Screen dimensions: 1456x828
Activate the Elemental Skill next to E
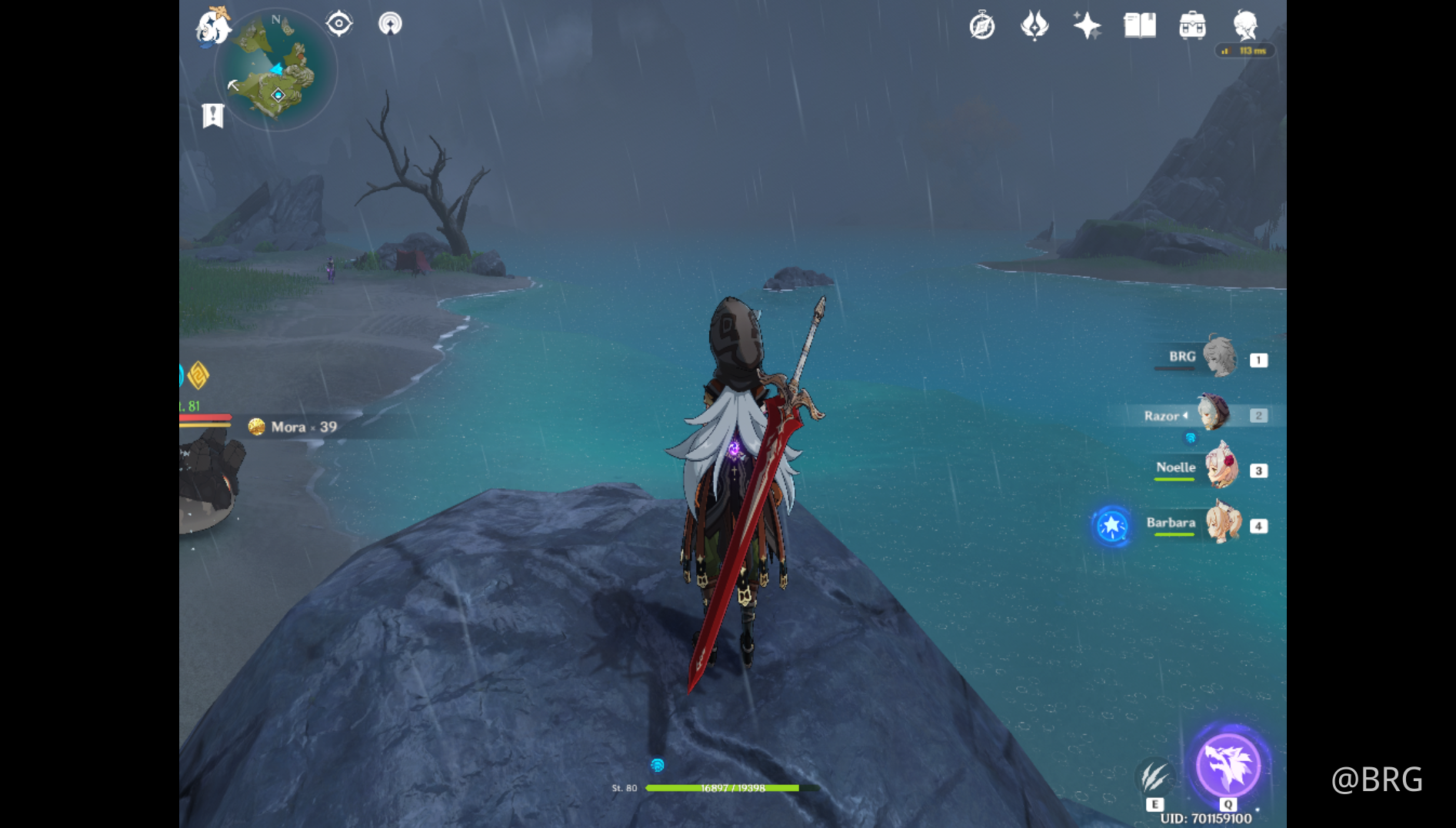pyautogui.click(x=1155, y=776)
